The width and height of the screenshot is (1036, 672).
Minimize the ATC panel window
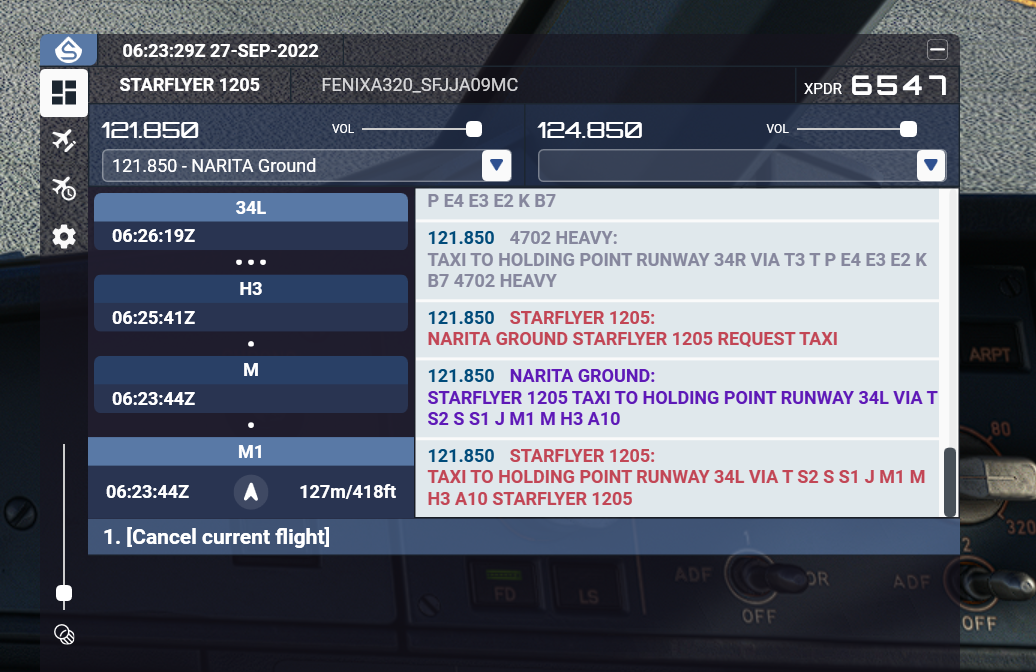click(x=937, y=50)
